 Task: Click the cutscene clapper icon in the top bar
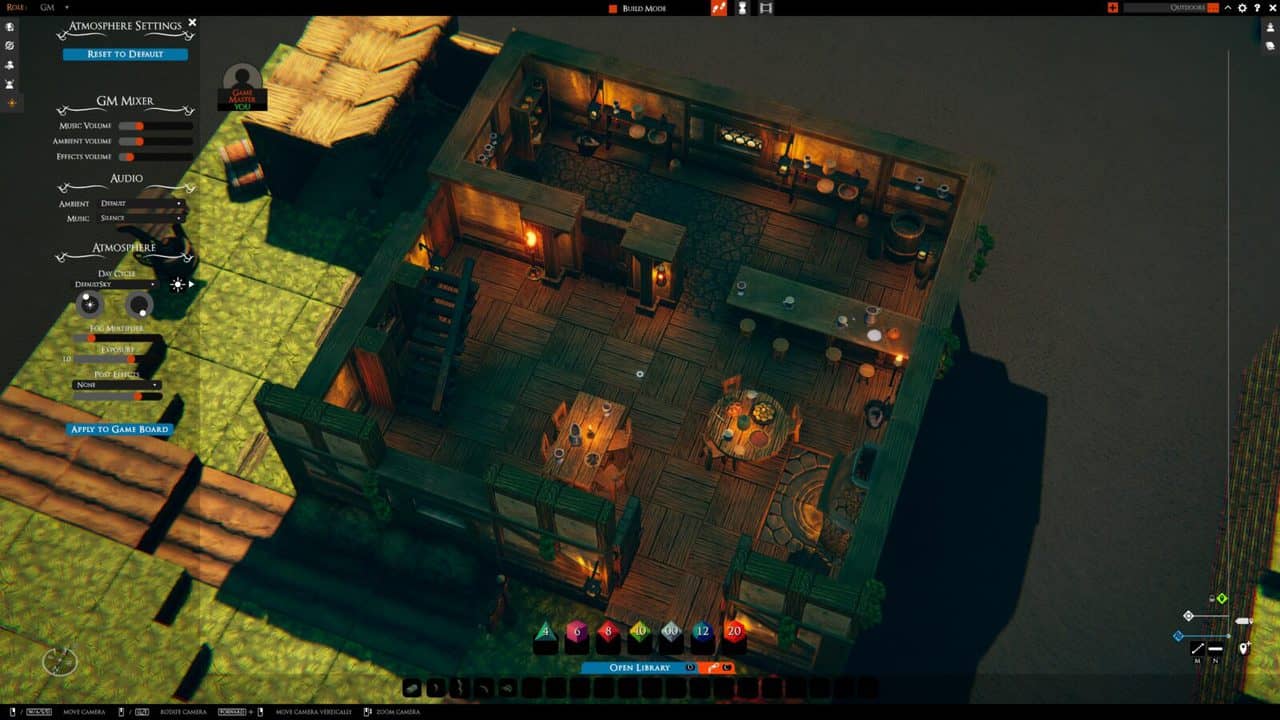[x=765, y=7]
